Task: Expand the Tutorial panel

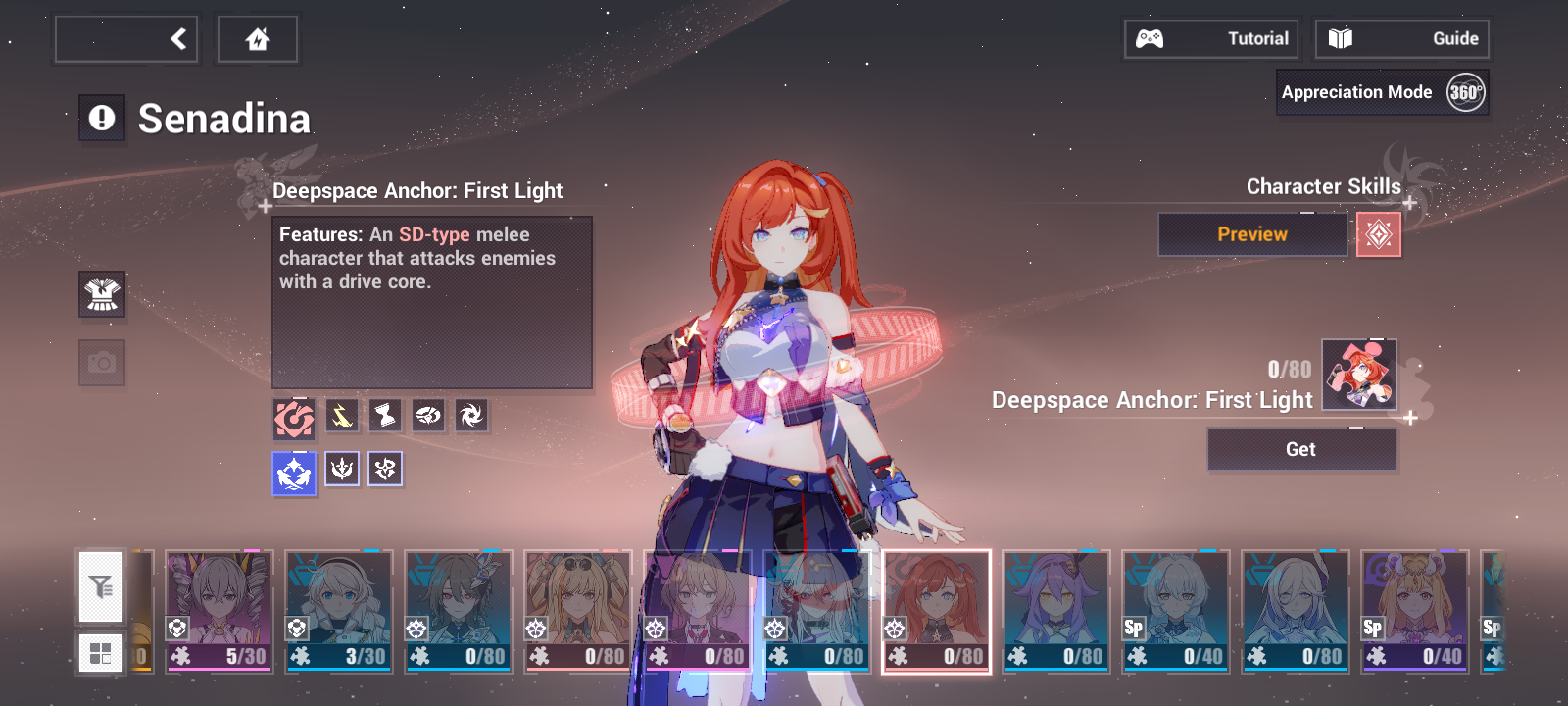Action: (x=1210, y=38)
